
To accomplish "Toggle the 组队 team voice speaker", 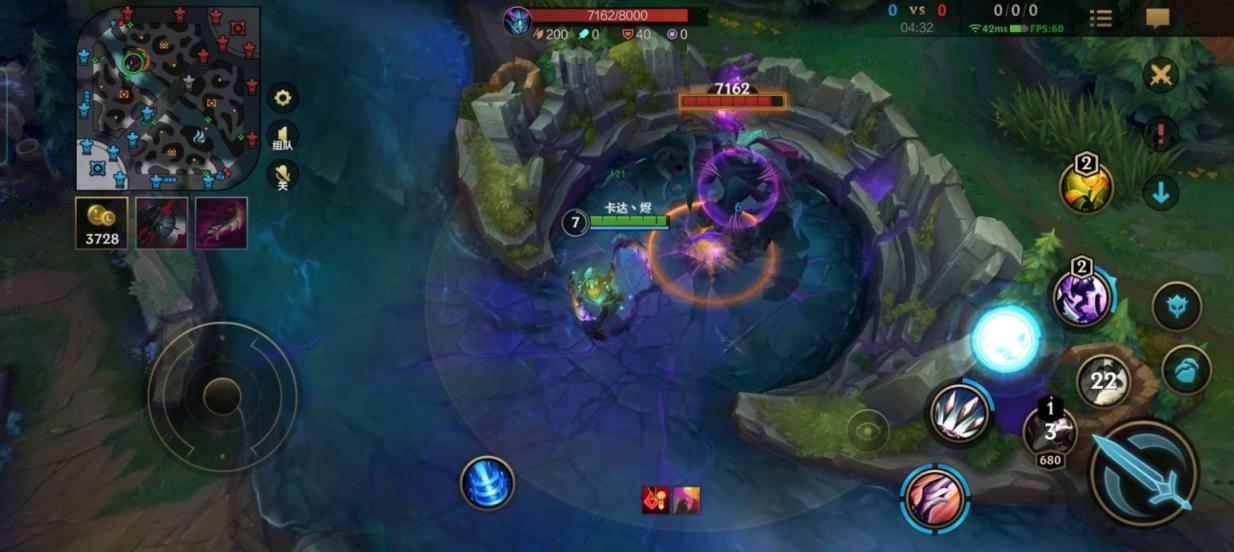I will point(283,137).
